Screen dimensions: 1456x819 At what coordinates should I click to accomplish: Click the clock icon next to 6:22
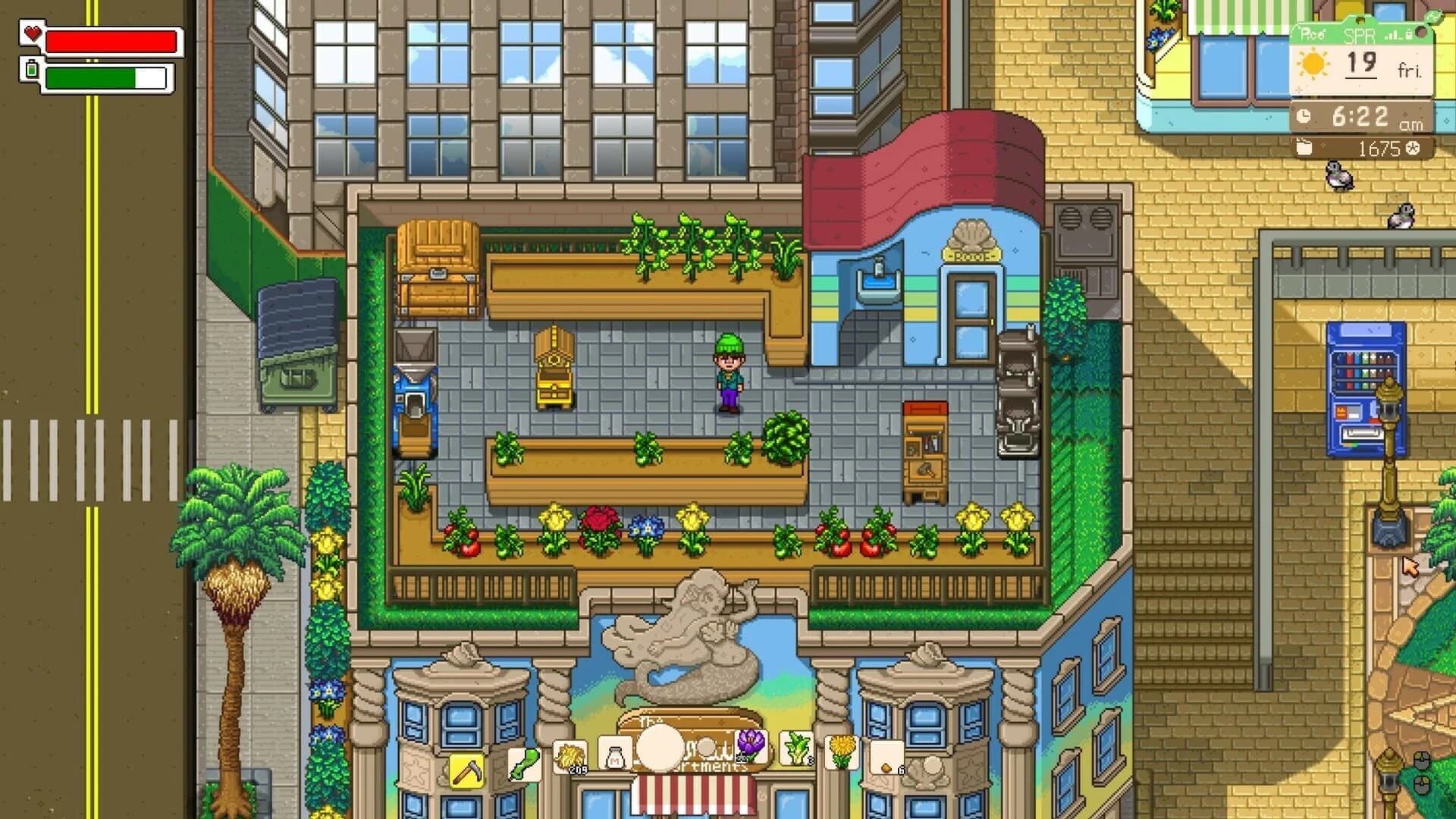pyautogui.click(x=1303, y=116)
